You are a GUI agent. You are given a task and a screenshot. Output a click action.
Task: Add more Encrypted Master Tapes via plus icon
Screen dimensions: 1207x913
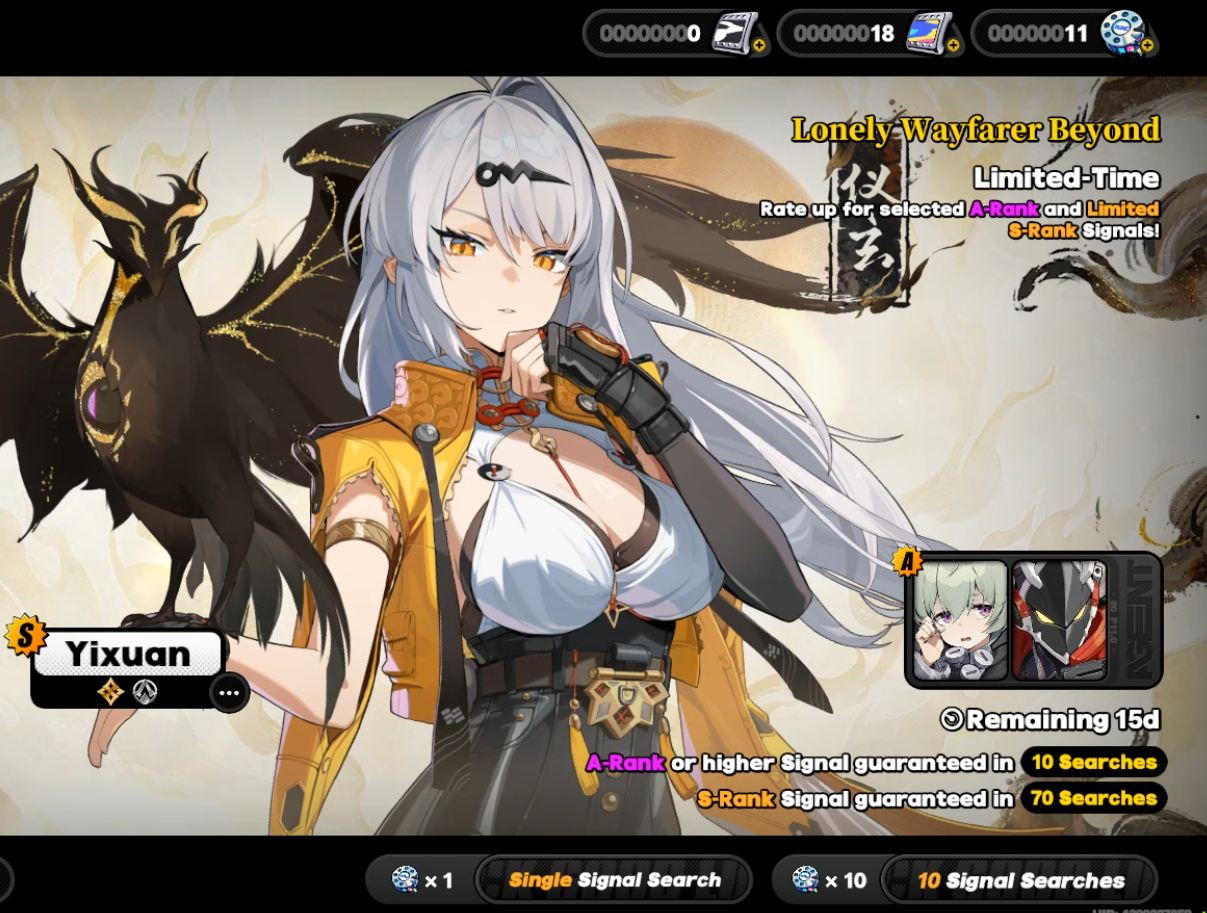953,46
